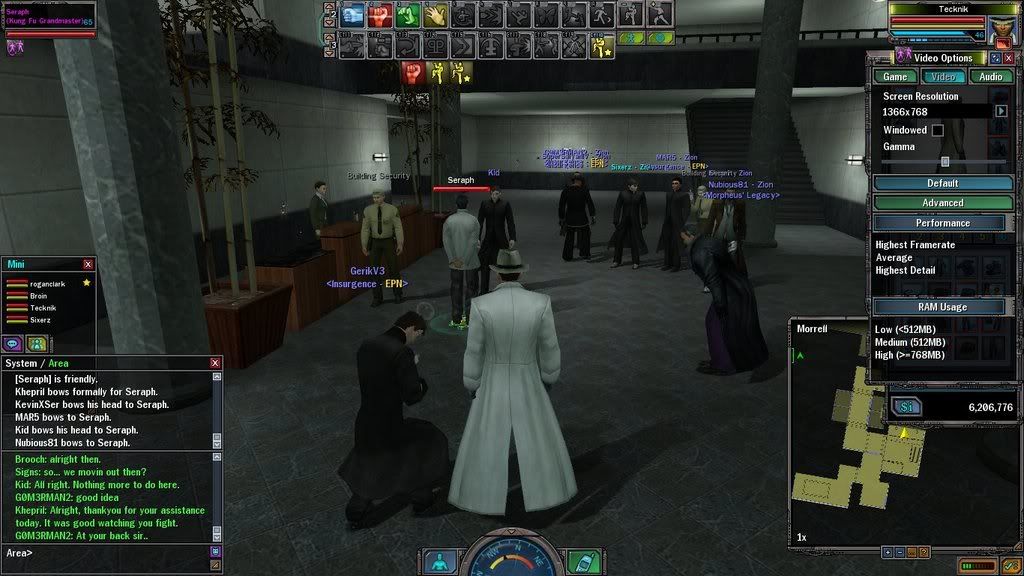Select team member roganclark in the Mini list
1024x576 pixels.
46,284
